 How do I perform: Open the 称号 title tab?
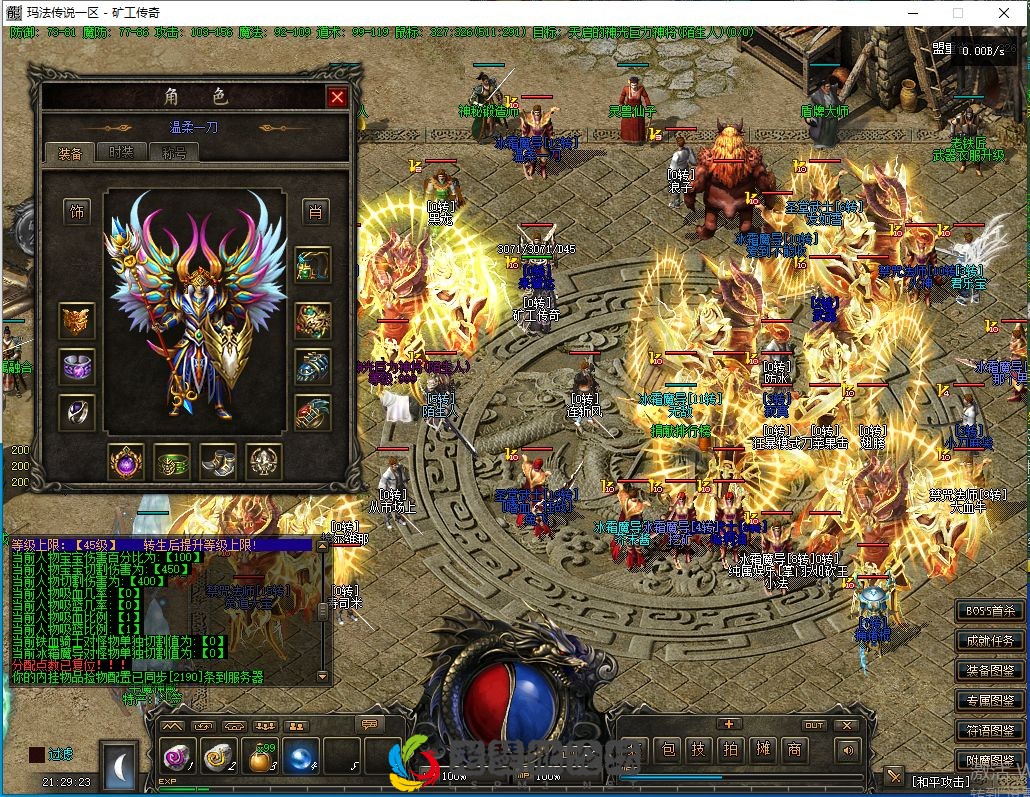point(174,152)
